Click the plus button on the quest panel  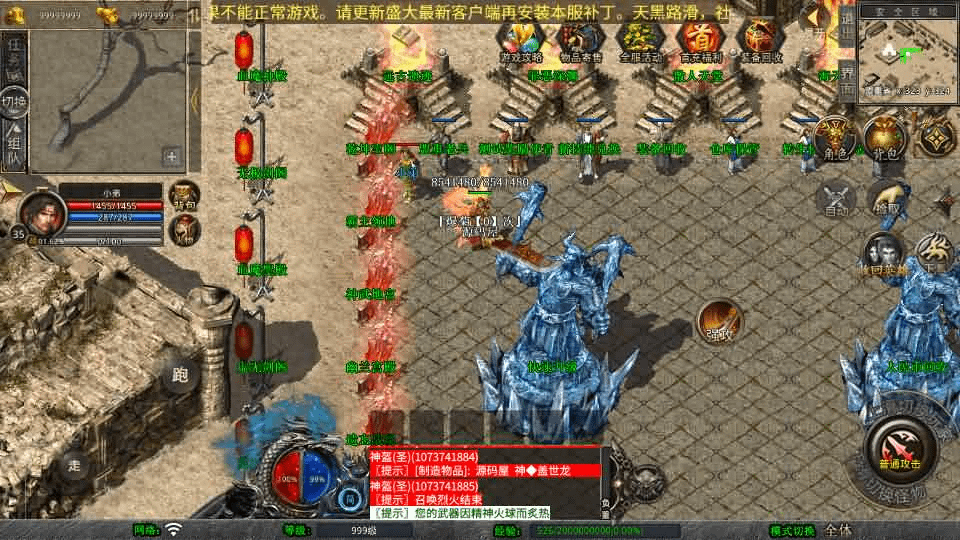pyautogui.click(x=172, y=156)
